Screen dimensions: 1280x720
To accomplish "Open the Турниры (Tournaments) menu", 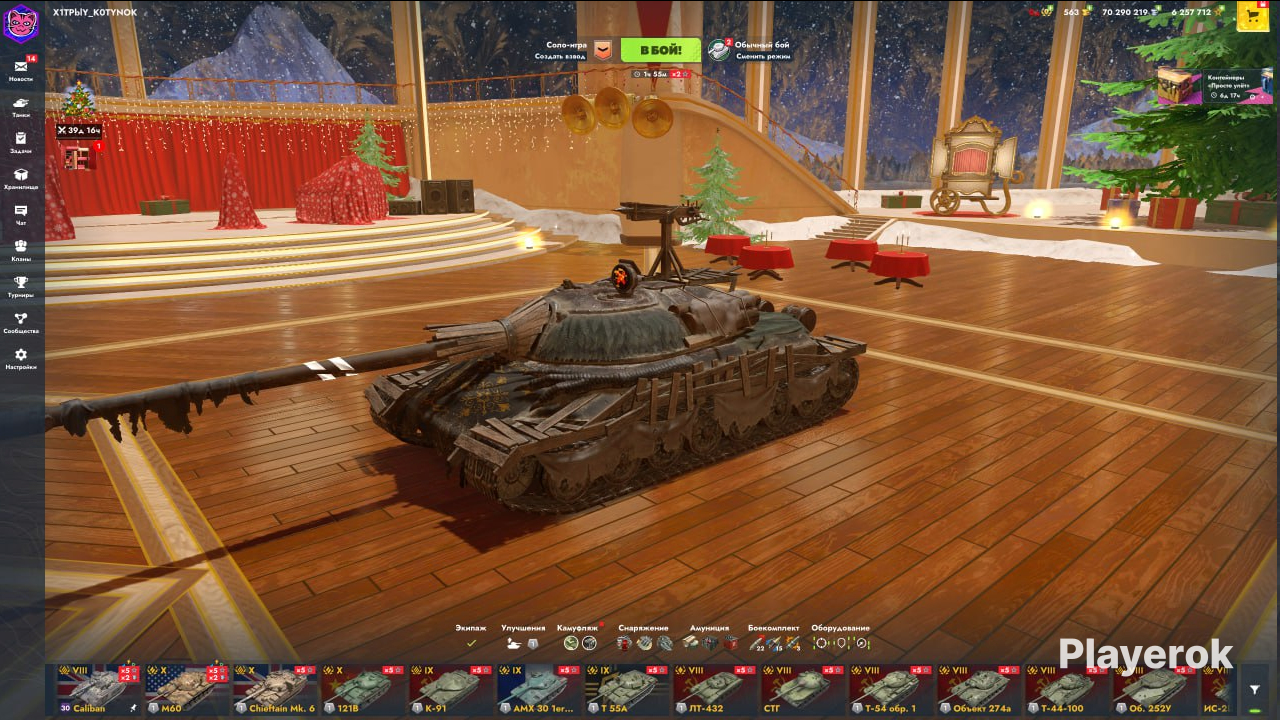I will (x=21, y=286).
